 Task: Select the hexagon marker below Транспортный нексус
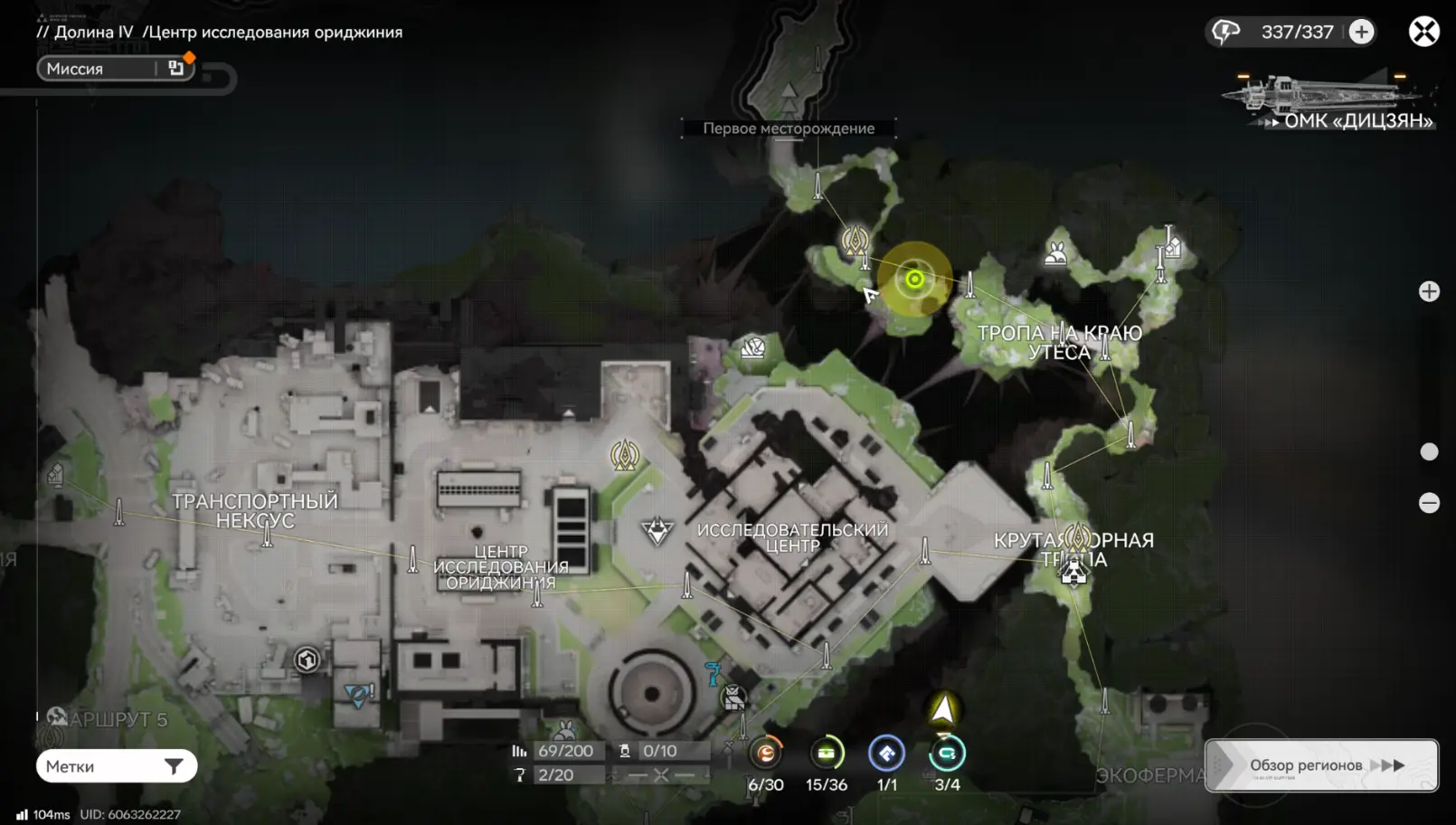pyautogui.click(x=307, y=659)
